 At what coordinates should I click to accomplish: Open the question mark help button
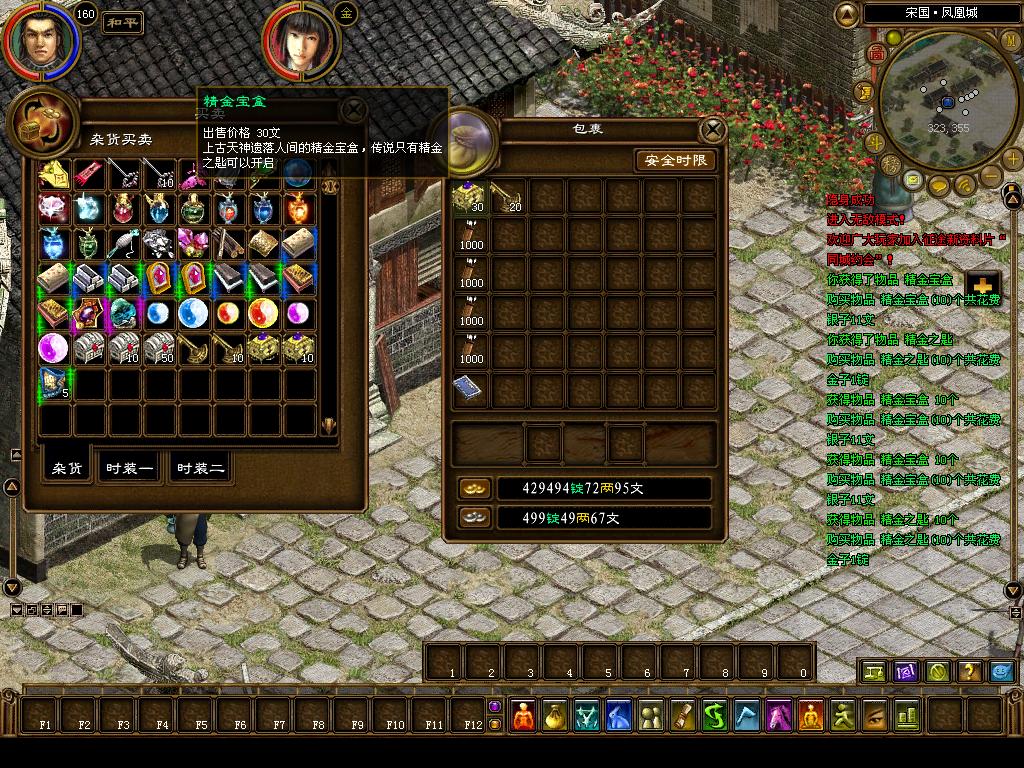[x=968, y=671]
